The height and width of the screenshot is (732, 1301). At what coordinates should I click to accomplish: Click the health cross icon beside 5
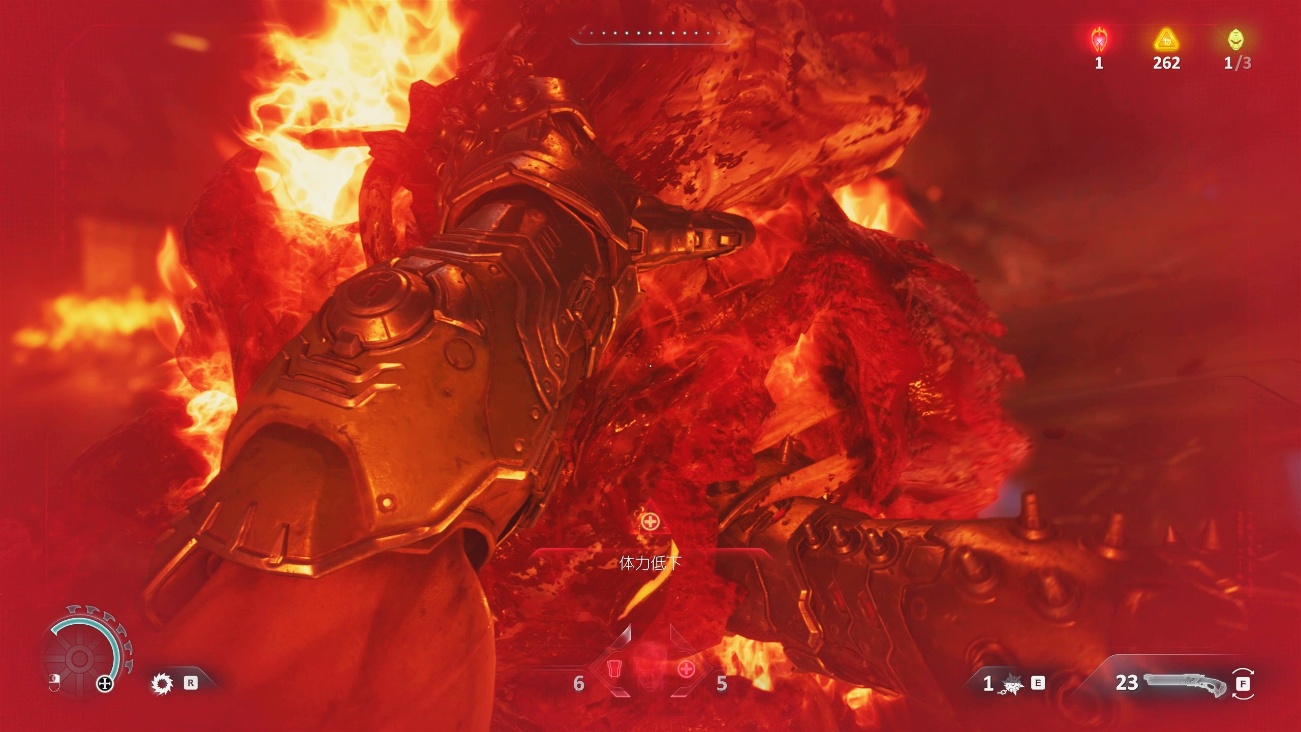686,669
